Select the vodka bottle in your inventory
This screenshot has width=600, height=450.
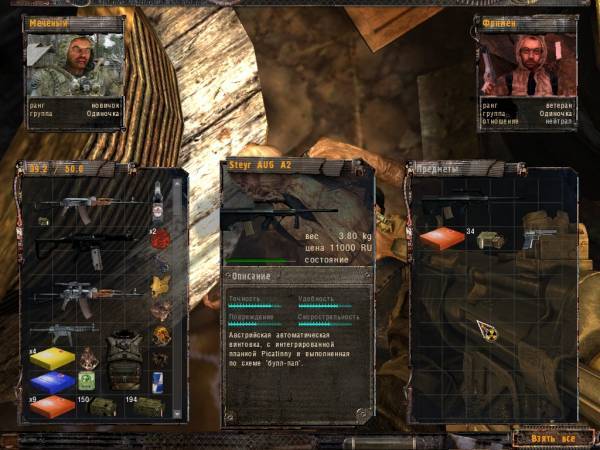click(x=157, y=205)
